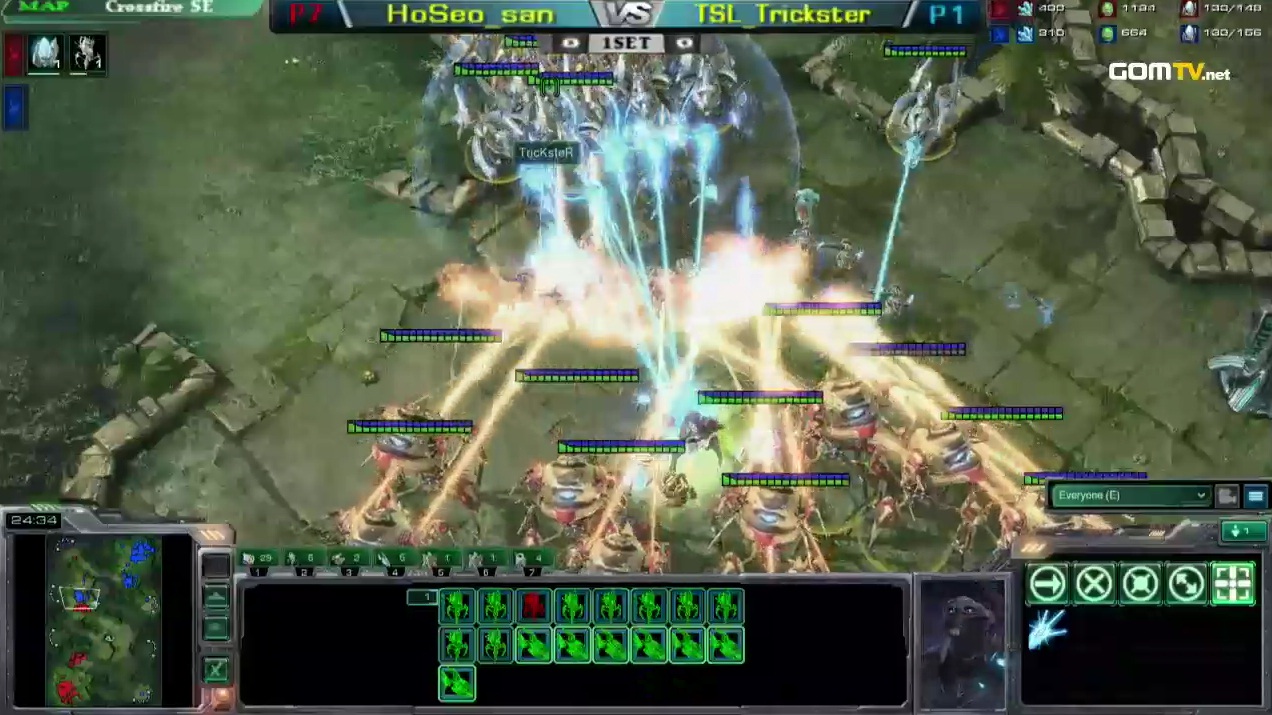This screenshot has width=1272, height=715.
Task: Open the blue menu list button
Action: 1255,495
